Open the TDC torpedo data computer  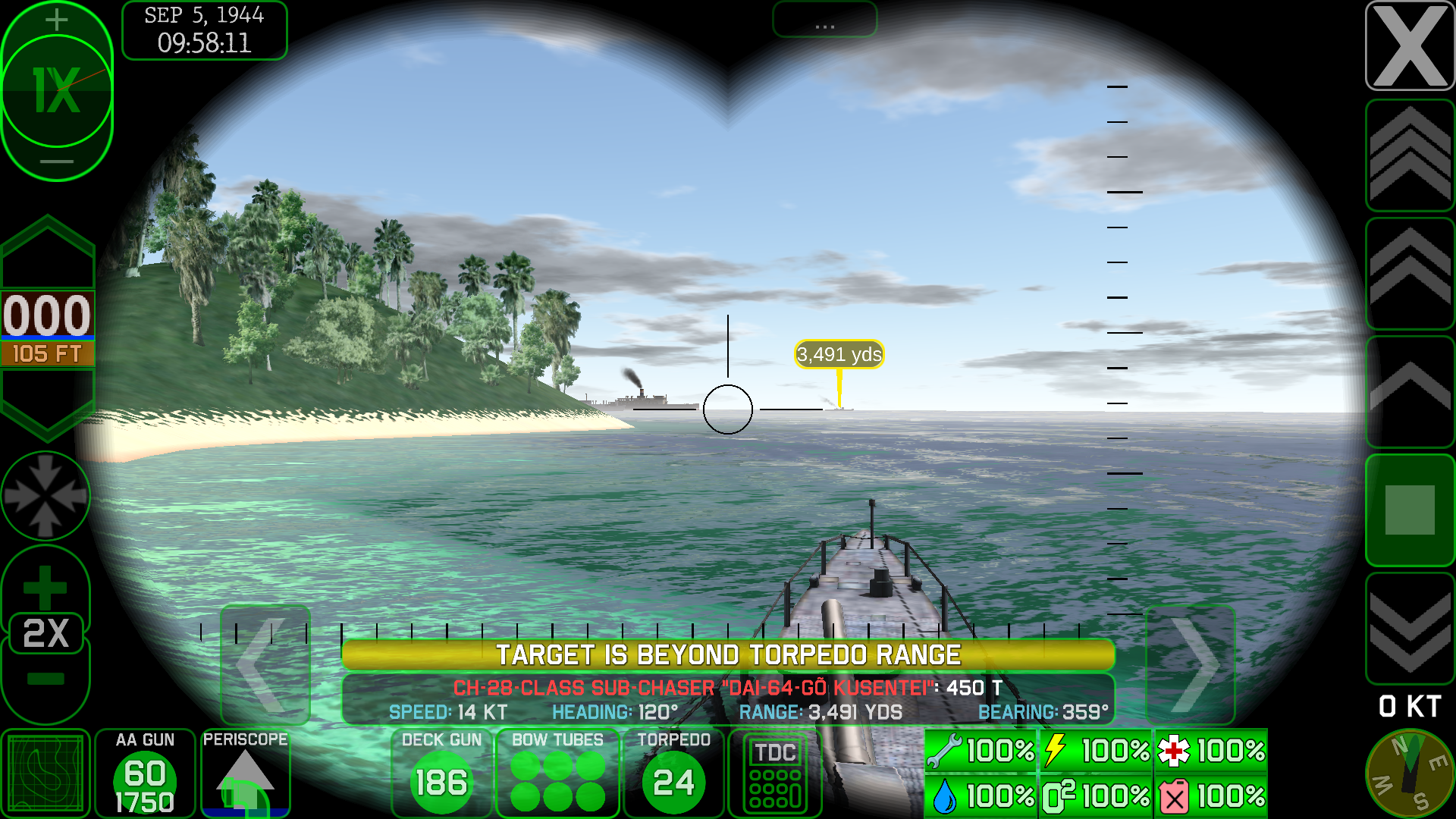pyautogui.click(x=774, y=773)
